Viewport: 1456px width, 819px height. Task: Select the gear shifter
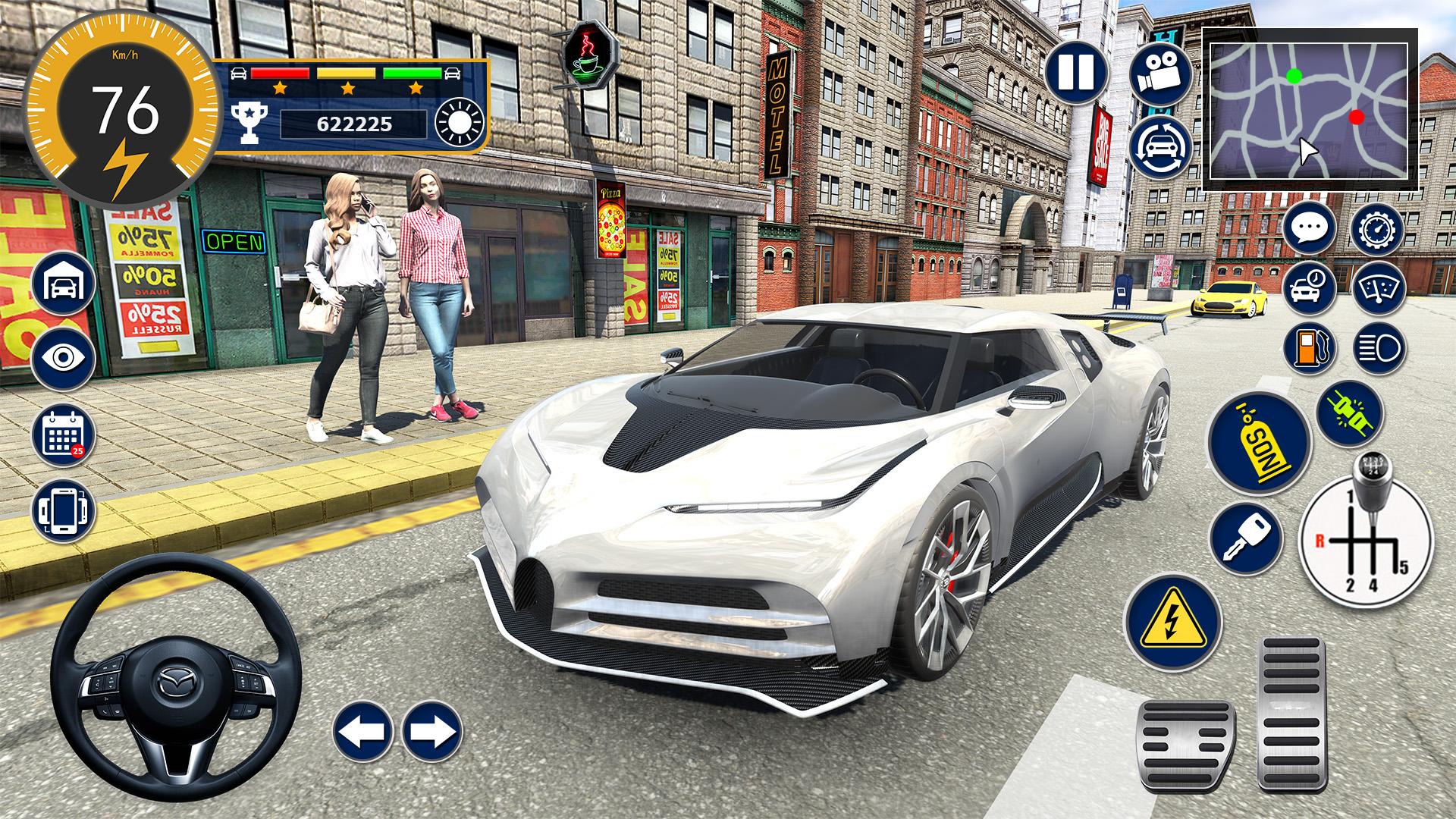tap(1367, 531)
